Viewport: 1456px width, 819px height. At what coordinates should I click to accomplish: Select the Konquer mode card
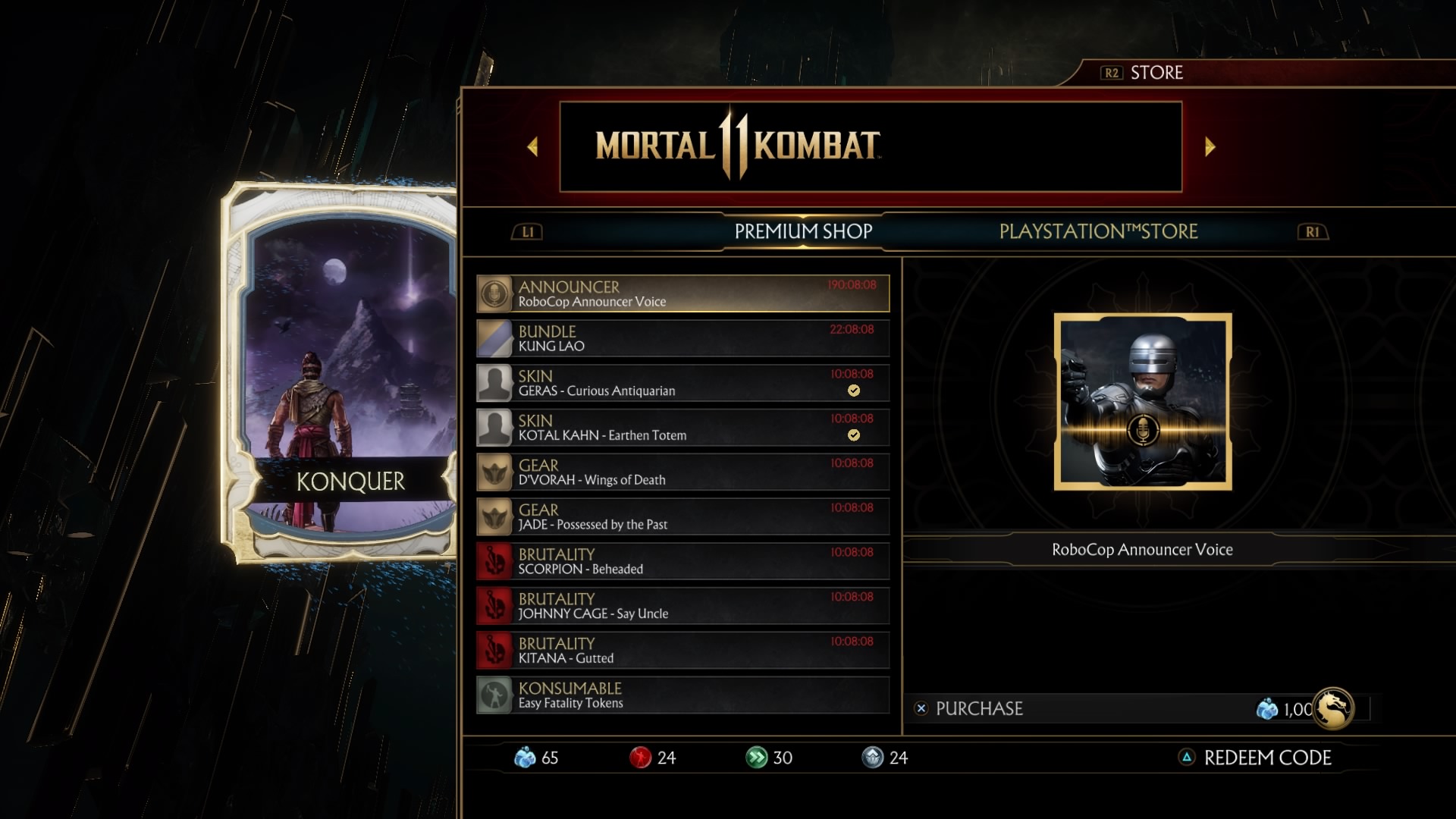pyautogui.click(x=341, y=373)
